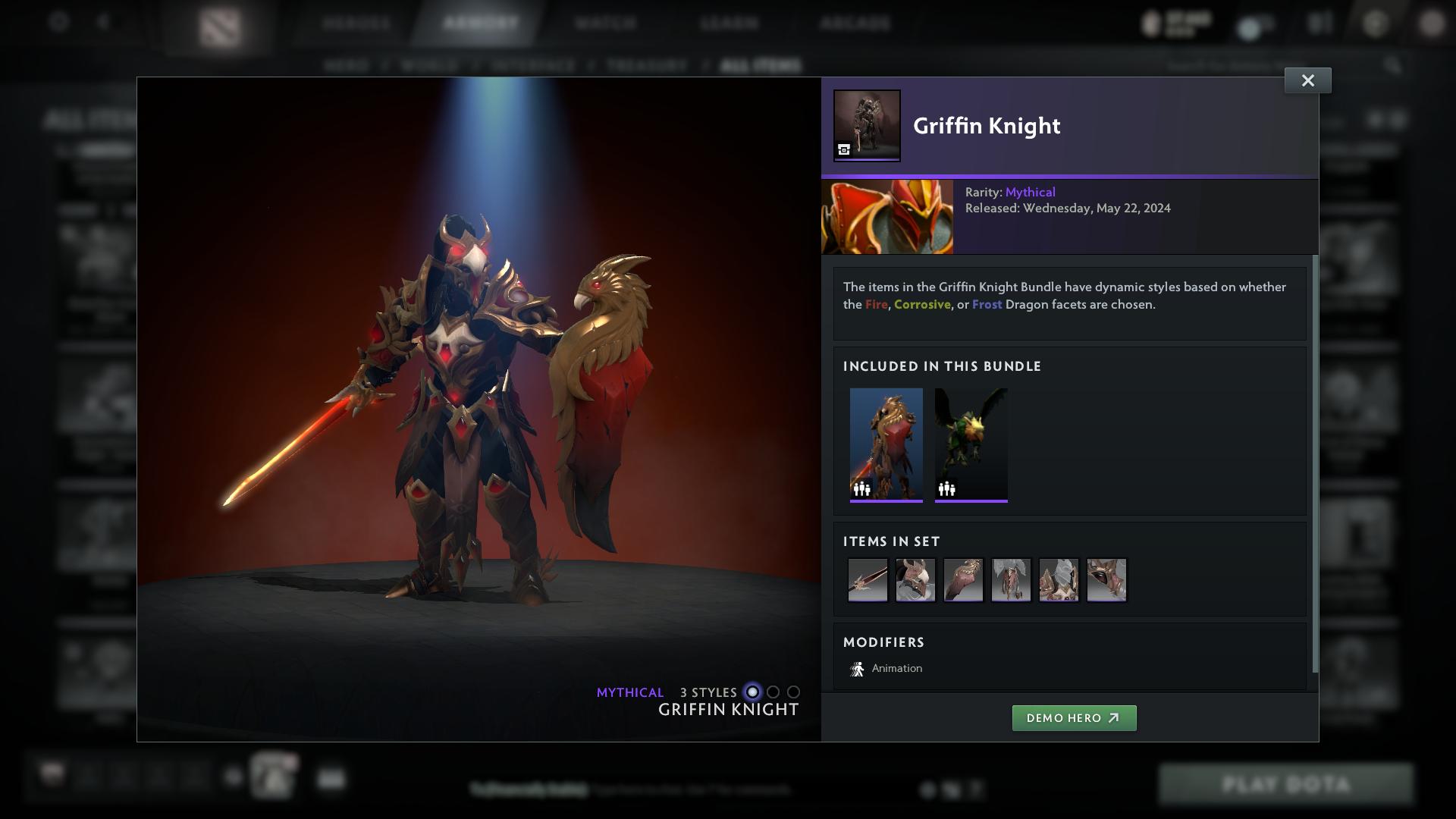The width and height of the screenshot is (1456, 819).
Task: Open the shoulder armor icon in Items in Set
Action: point(1059,579)
